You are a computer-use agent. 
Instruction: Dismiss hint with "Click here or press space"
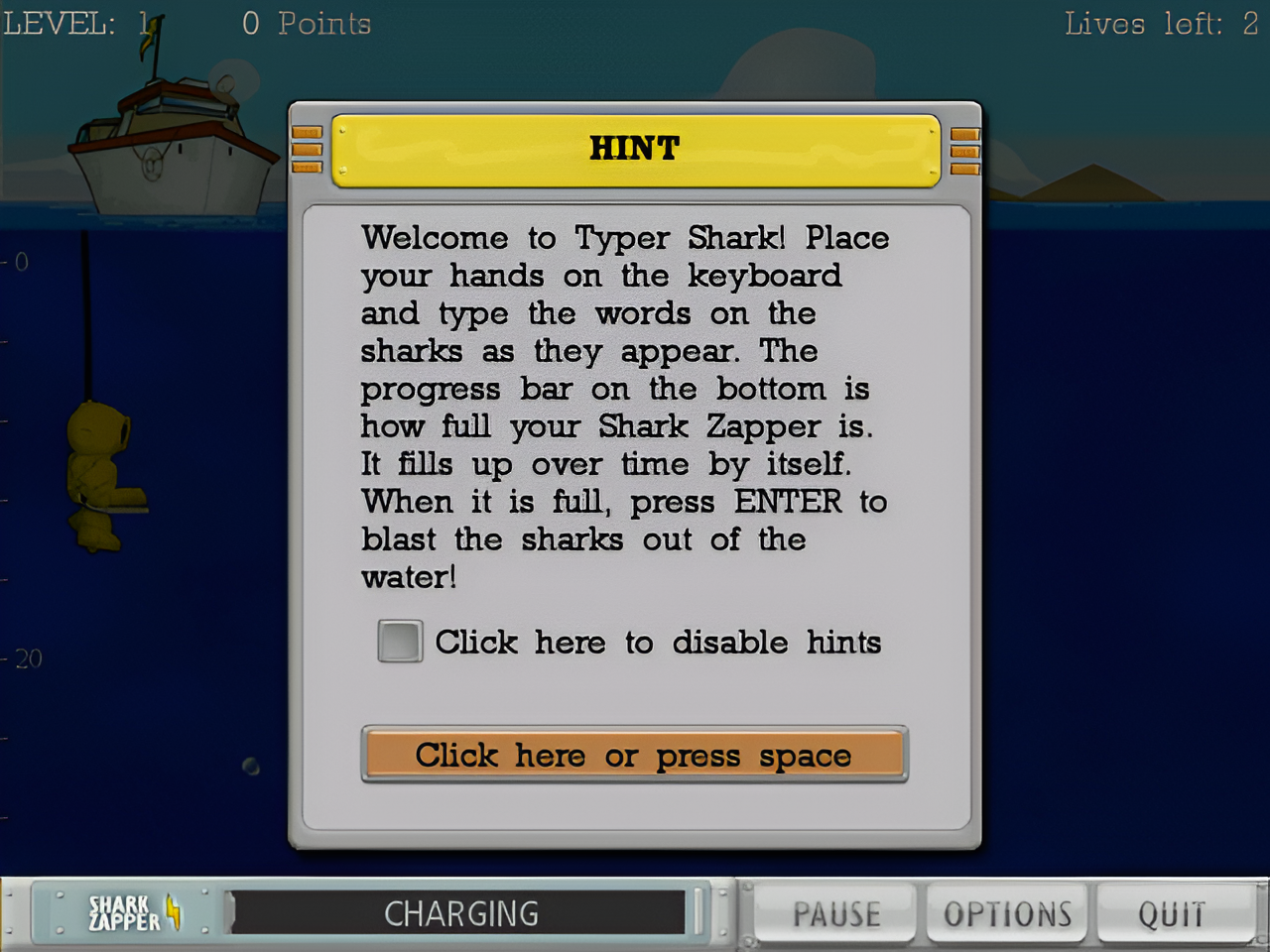pos(634,755)
